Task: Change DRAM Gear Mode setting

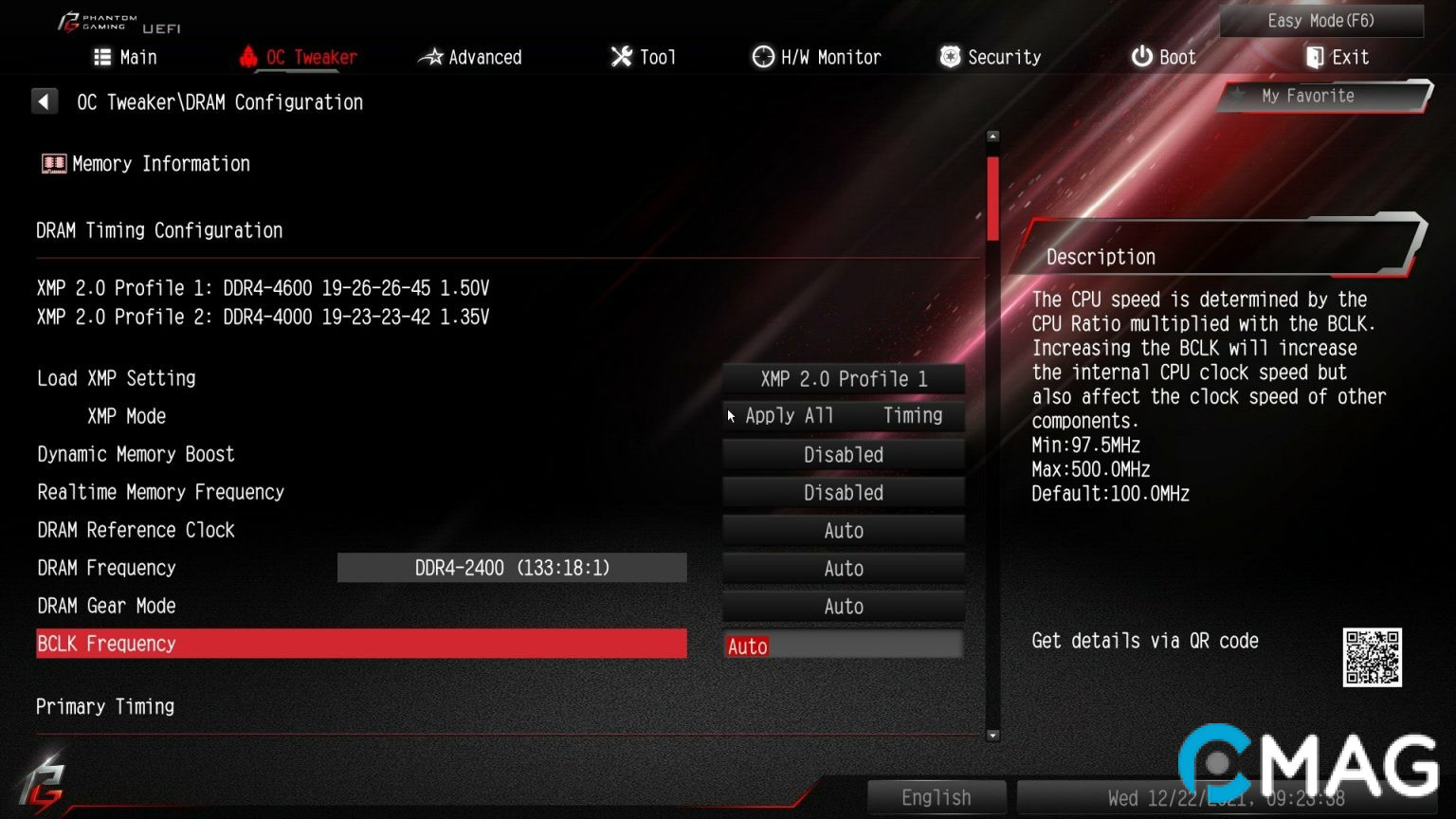Action: click(844, 607)
